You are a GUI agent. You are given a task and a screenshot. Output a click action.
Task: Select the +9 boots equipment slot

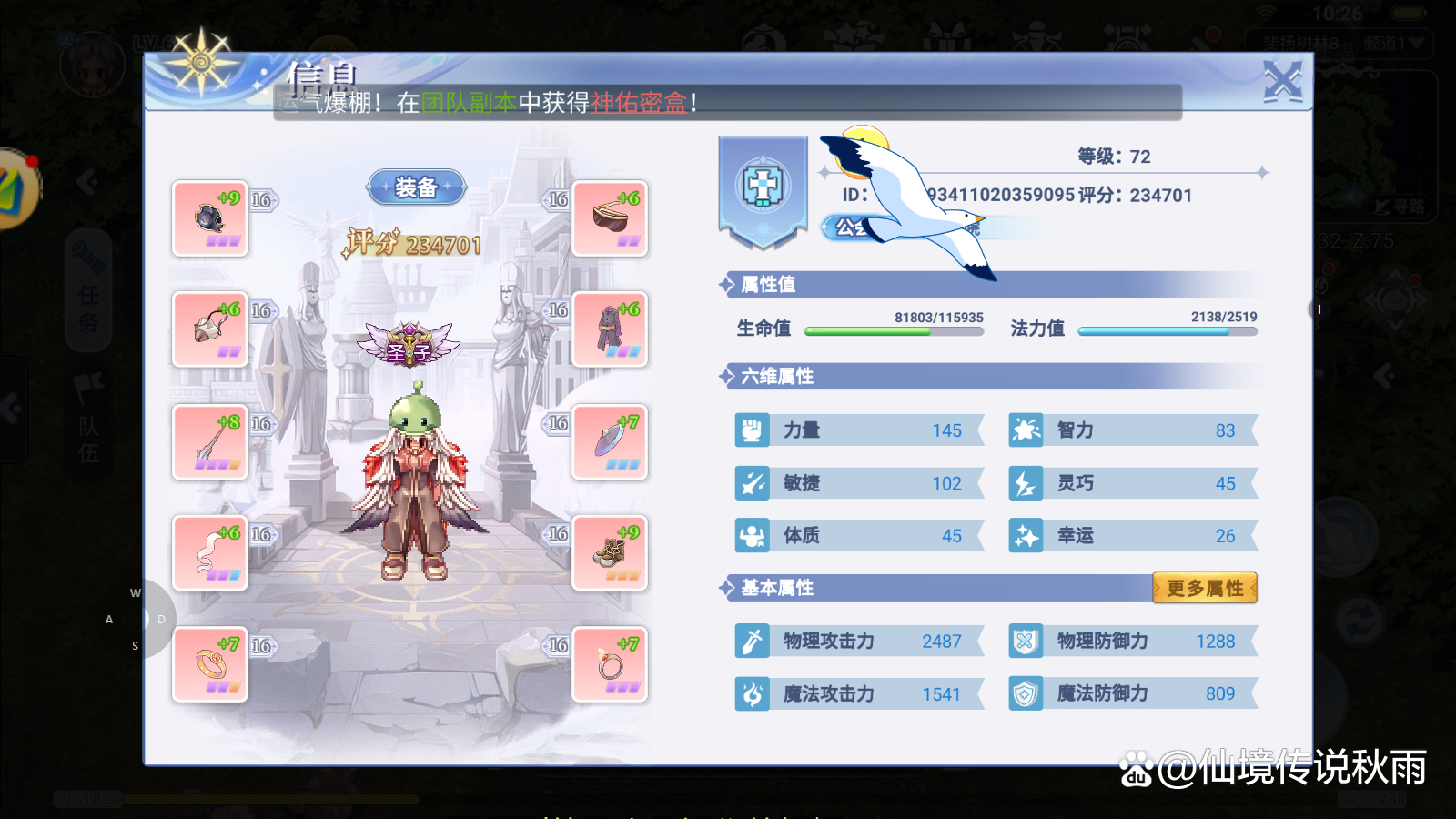click(609, 552)
